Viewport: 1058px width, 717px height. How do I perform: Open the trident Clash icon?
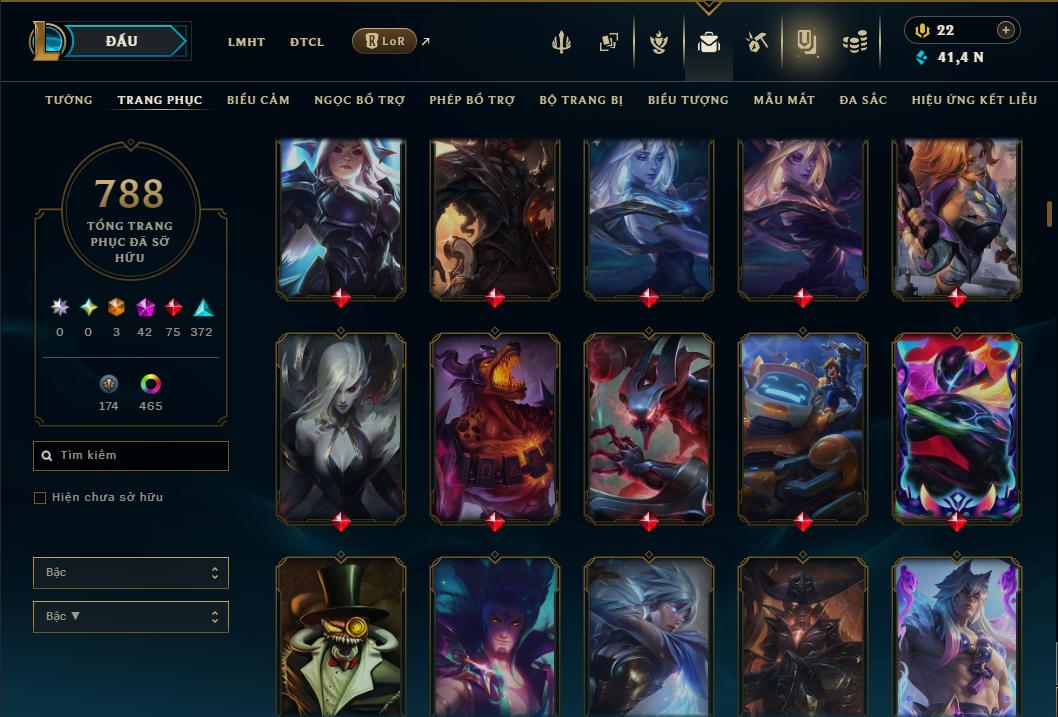pyautogui.click(x=561, y=42)
